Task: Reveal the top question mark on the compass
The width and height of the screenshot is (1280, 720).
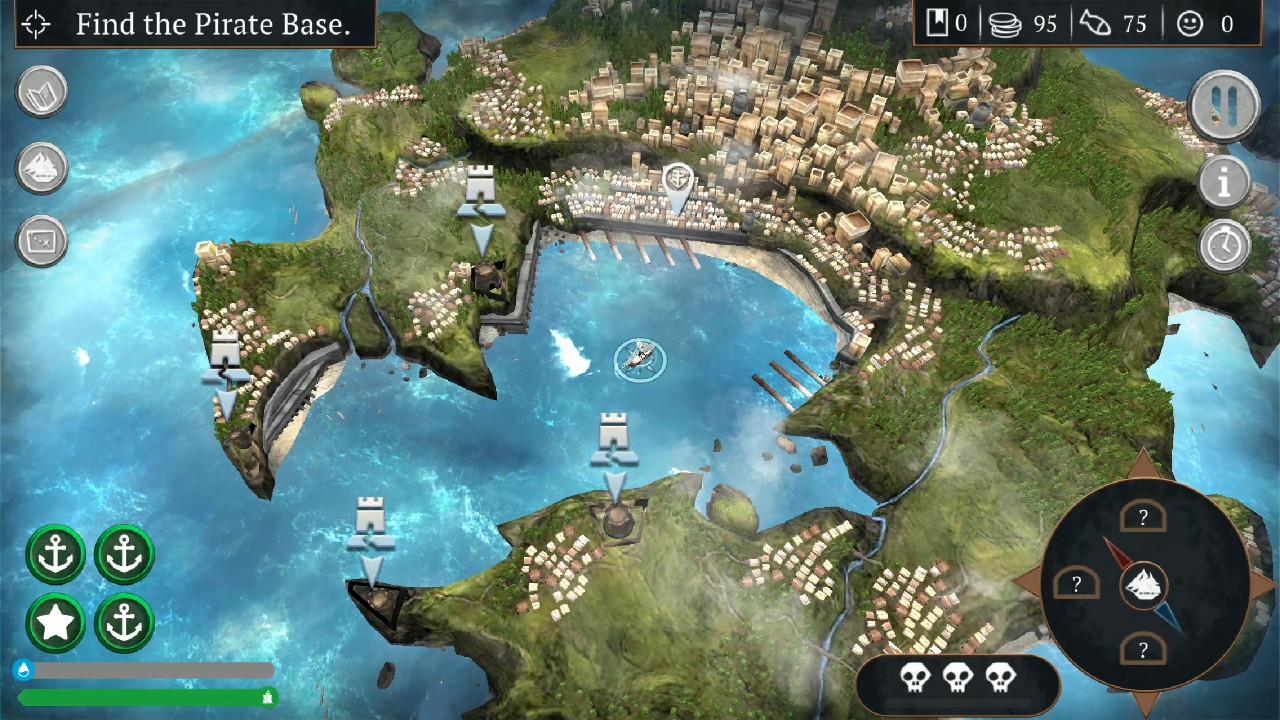Action: (1143, 515)
